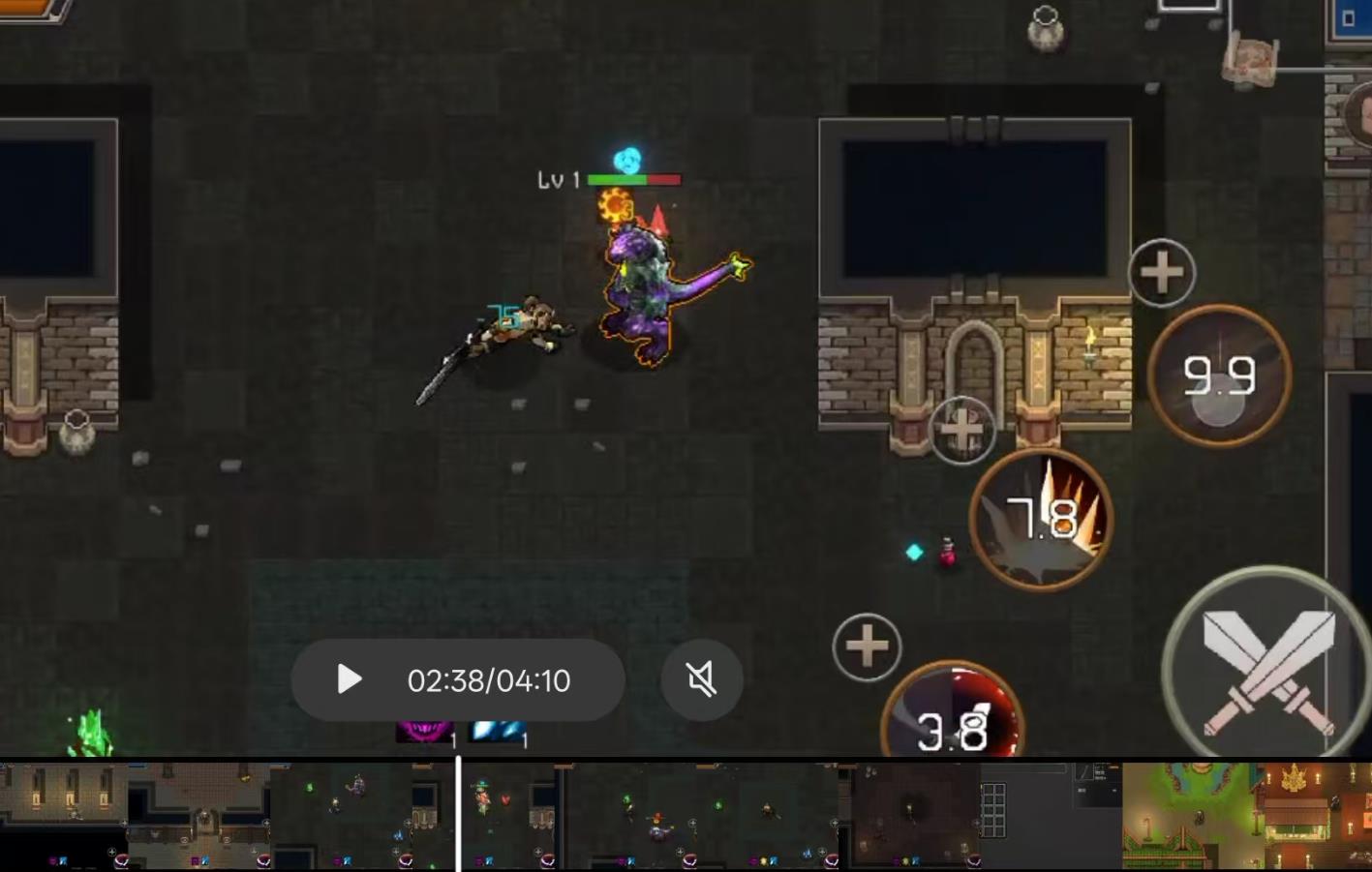Click the plus button beside the 3.8 skill

(x=867, y=646)
